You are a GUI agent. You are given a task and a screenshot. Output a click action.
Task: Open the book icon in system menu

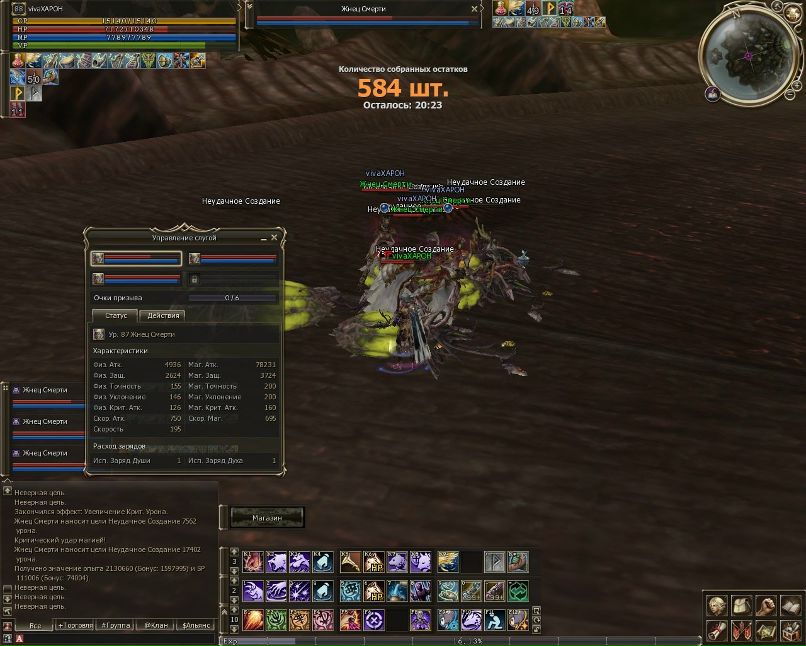(x=790, y=606)
